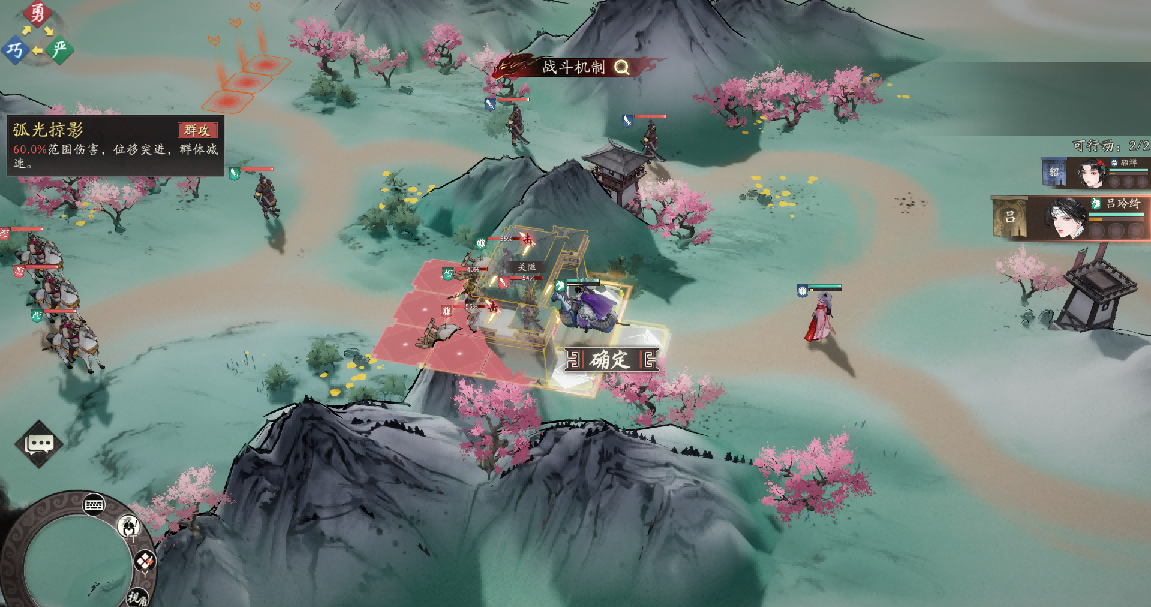Click the blue 巧 attribute diamond
This screenshot has height=607, width=1151.
click(x=15, y=49)
